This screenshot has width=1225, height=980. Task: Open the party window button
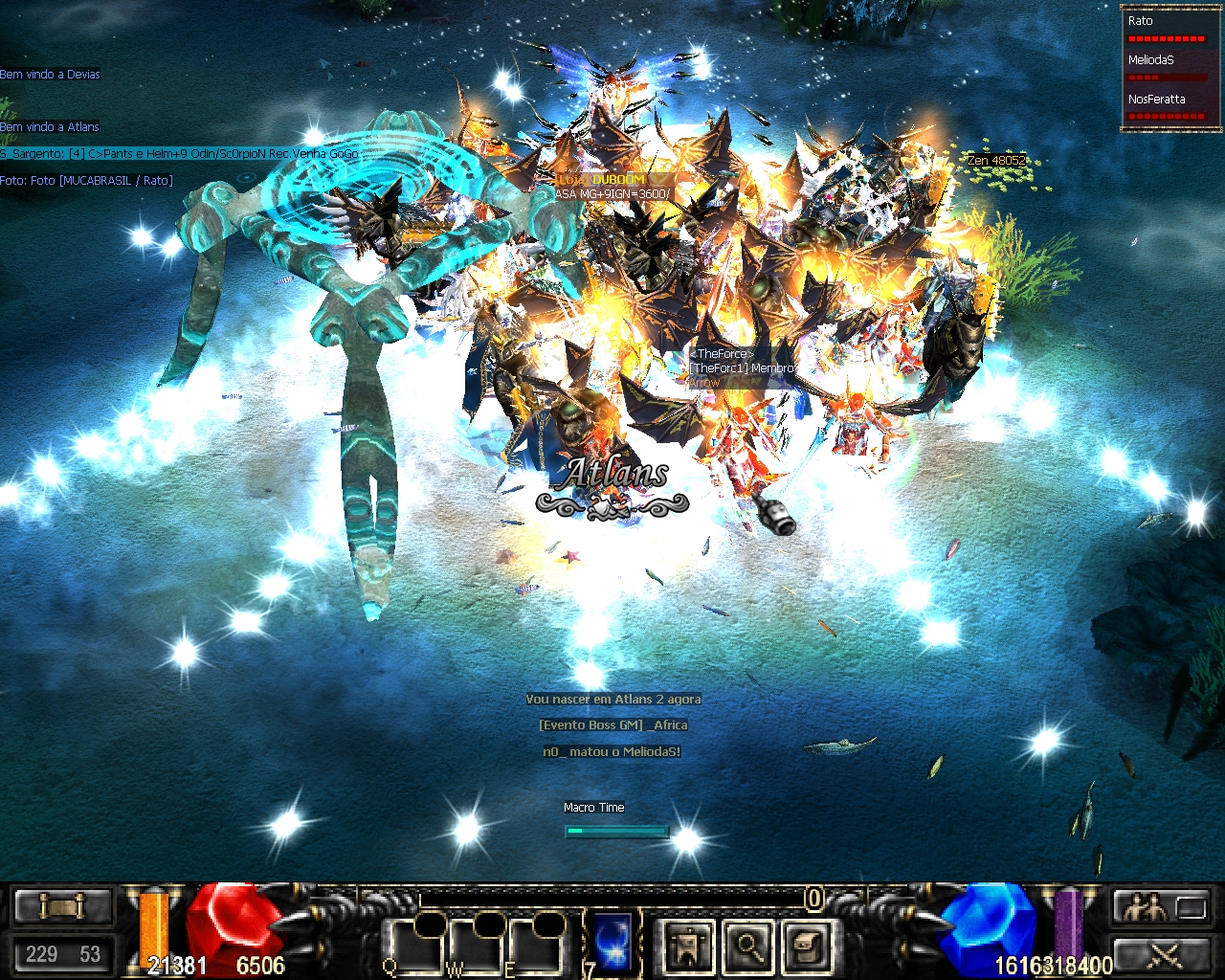pos(1161,906)
